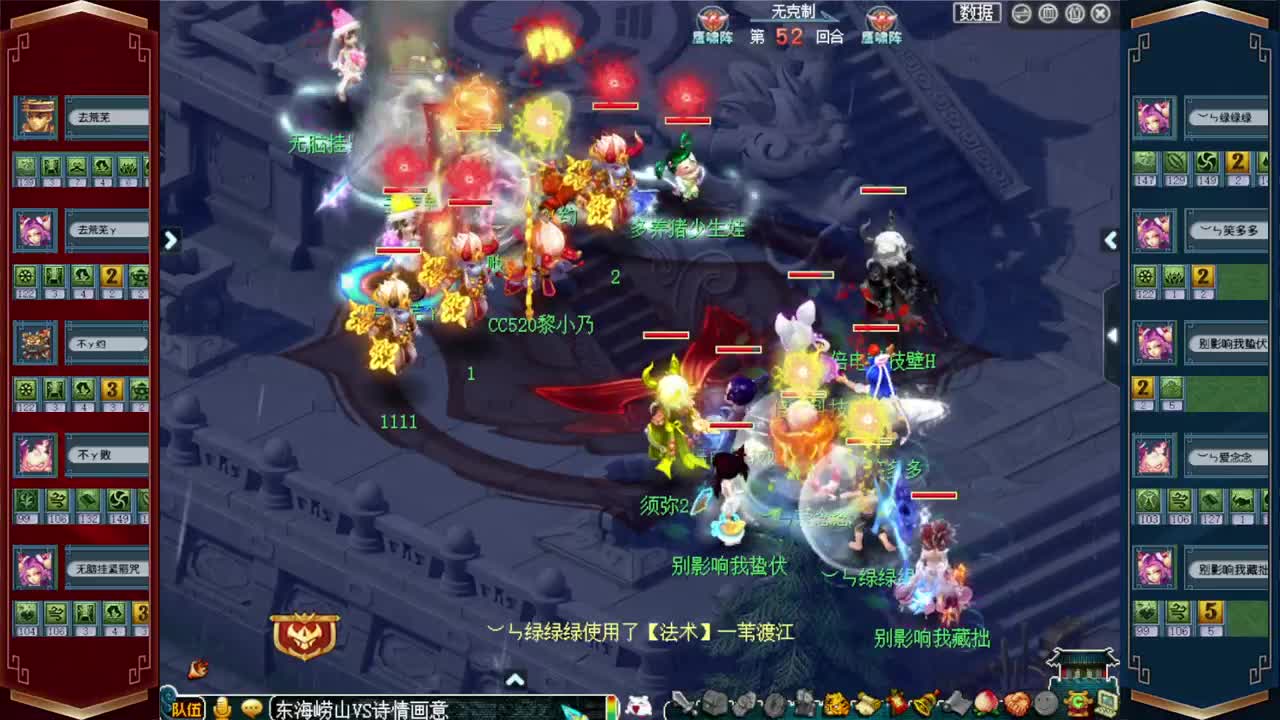Open the emoji icon beside the chat input

[252, 709]
